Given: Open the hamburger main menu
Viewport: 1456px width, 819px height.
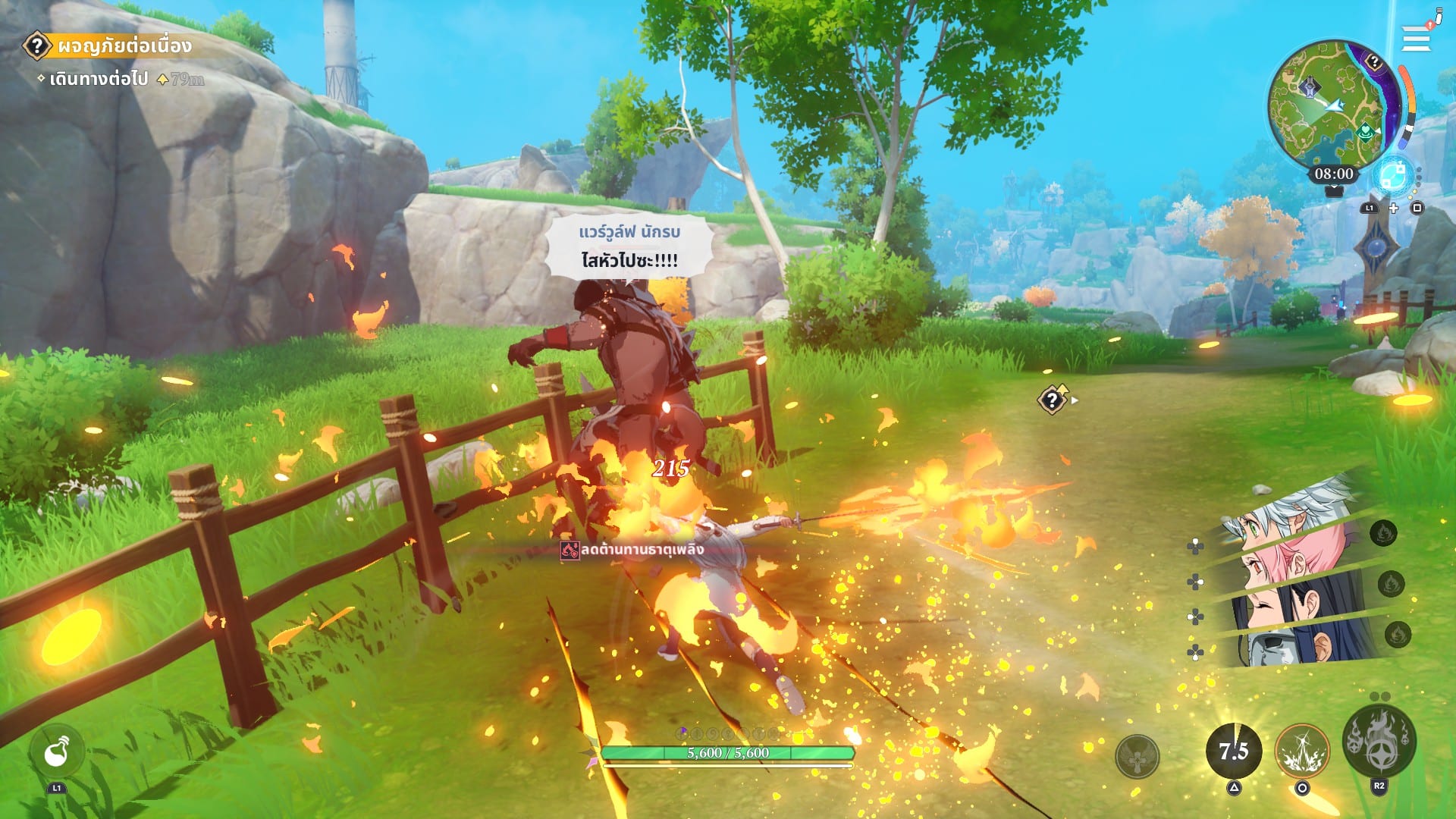Looking at the screenshot, I should click(x=1415, y=39).
